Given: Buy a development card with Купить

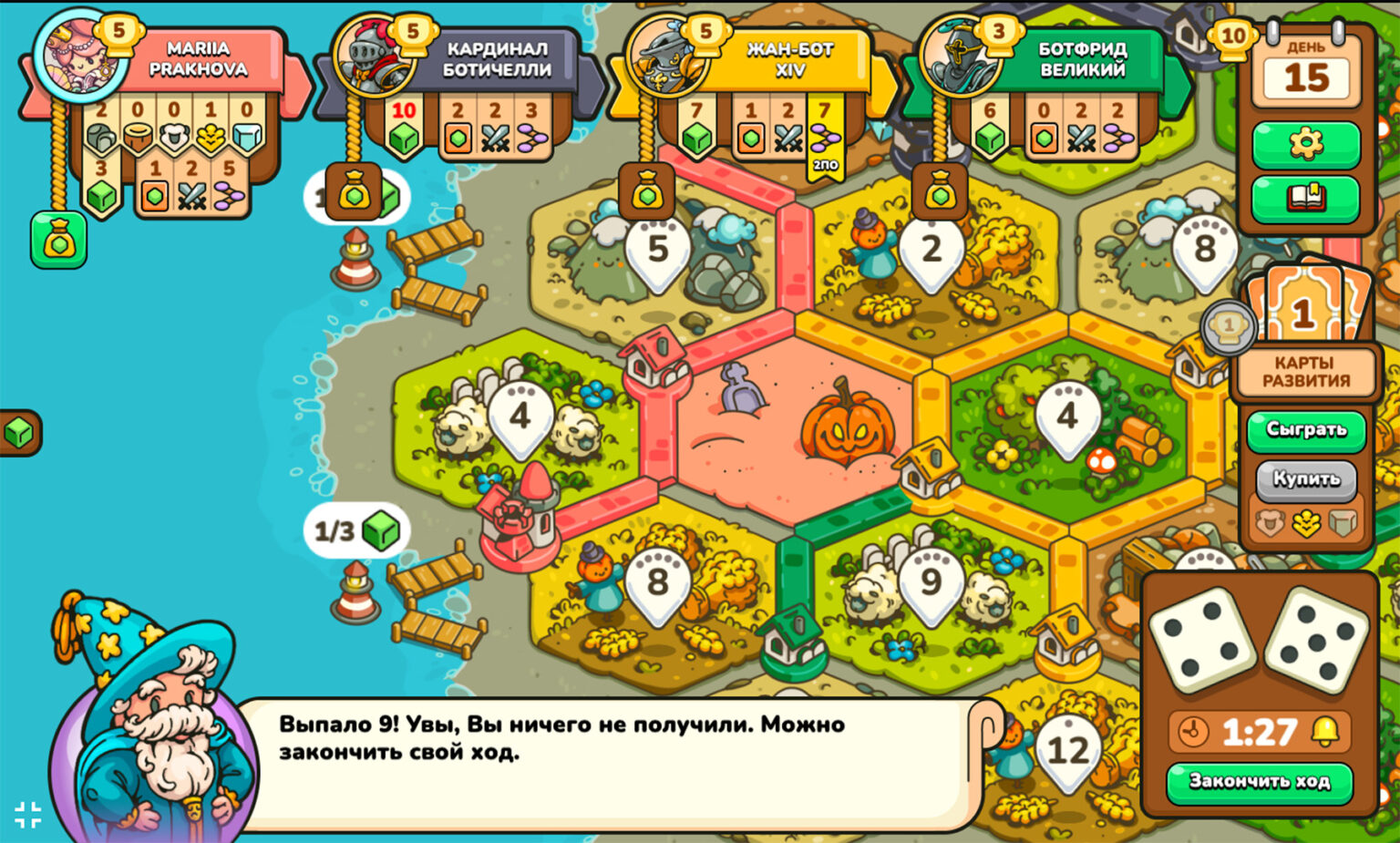Looking at the screenshot, I should click(x=1305, y=479).
